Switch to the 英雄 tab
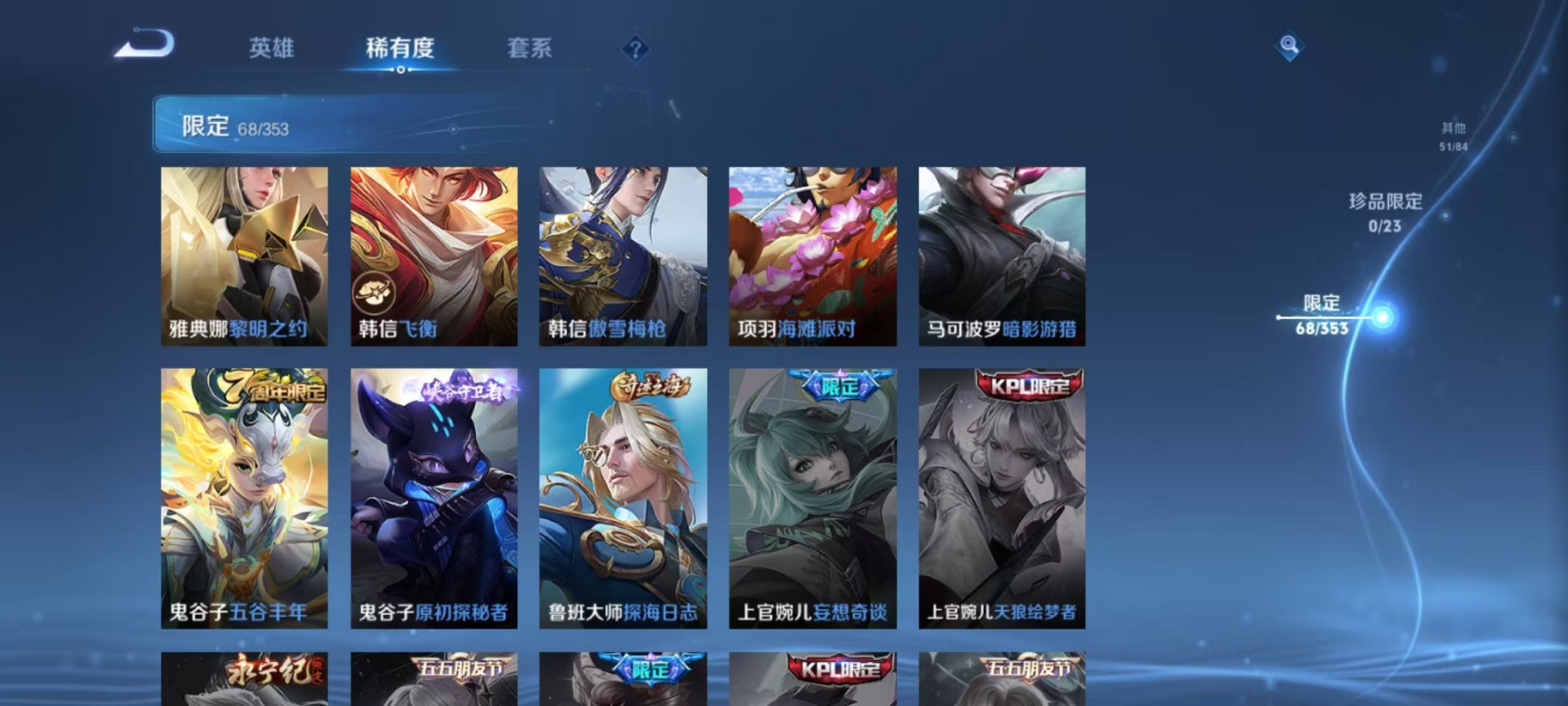The height and width of the screenshot is (706, 1568). (273, 48)
